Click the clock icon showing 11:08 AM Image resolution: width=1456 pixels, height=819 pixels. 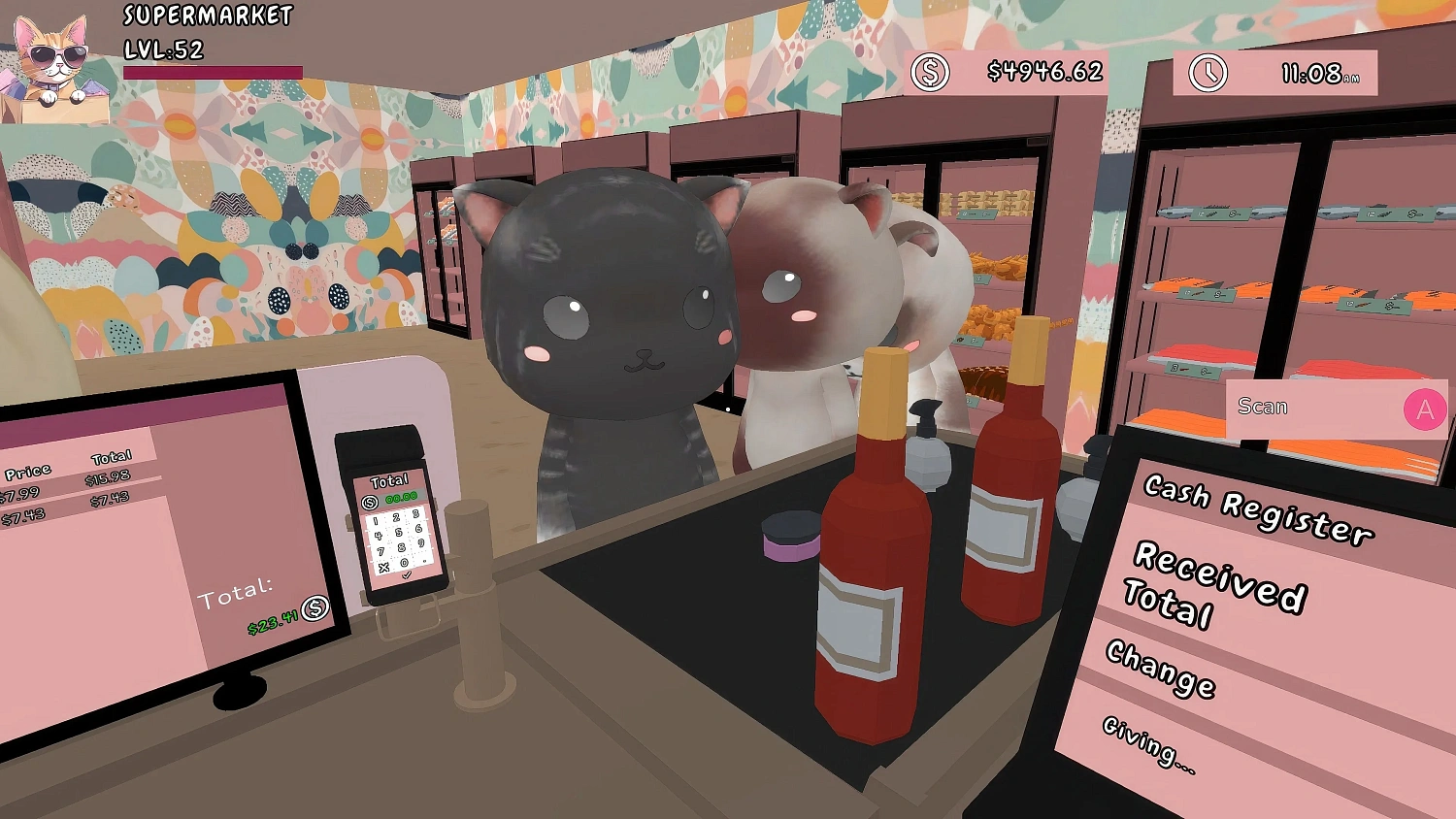(1207, 71)
